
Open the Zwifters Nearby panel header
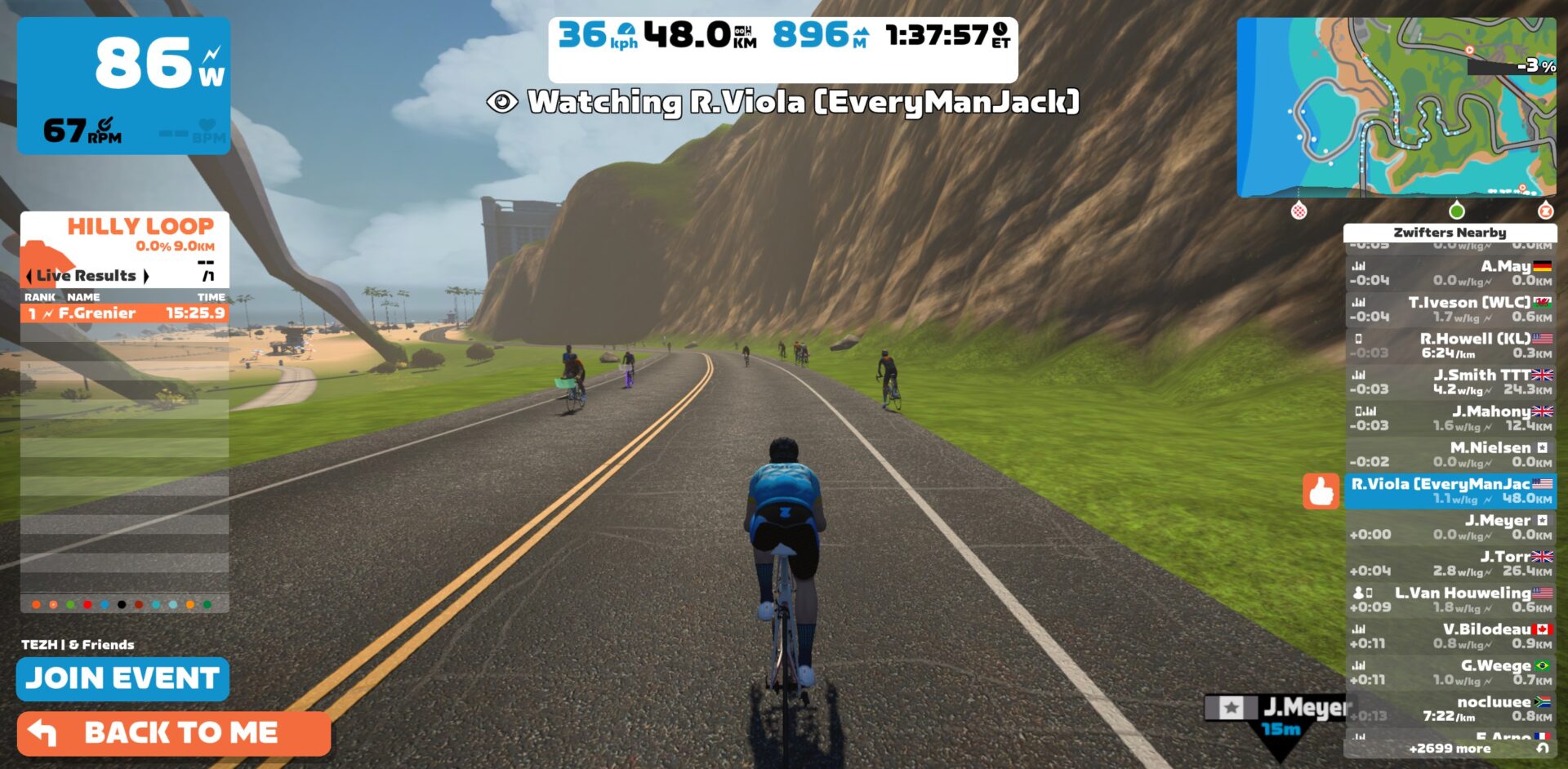tap(1451, 233)
